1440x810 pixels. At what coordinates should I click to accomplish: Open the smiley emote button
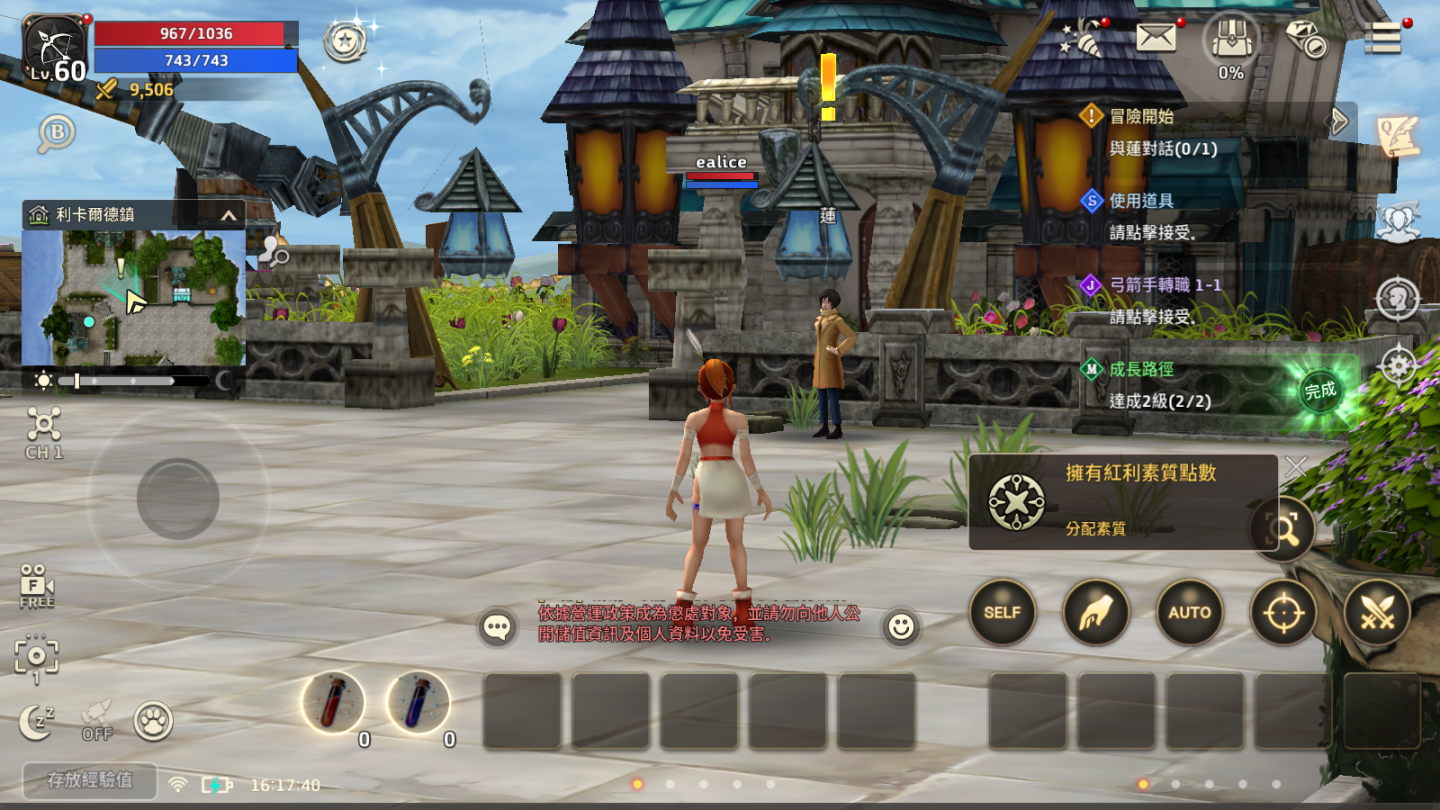click(x=901, y=627)
